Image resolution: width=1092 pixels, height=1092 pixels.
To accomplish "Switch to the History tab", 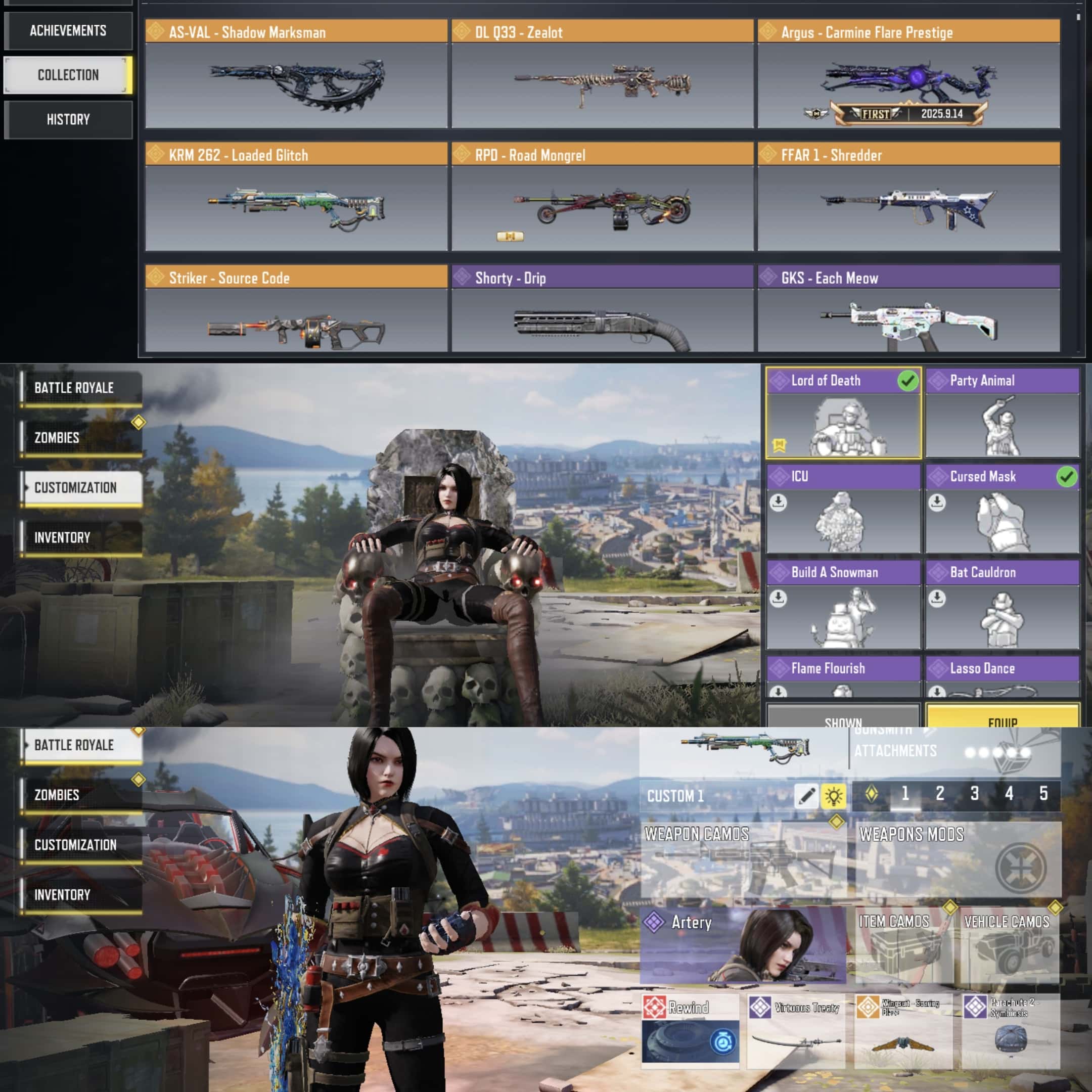I will tap(68, 119).
